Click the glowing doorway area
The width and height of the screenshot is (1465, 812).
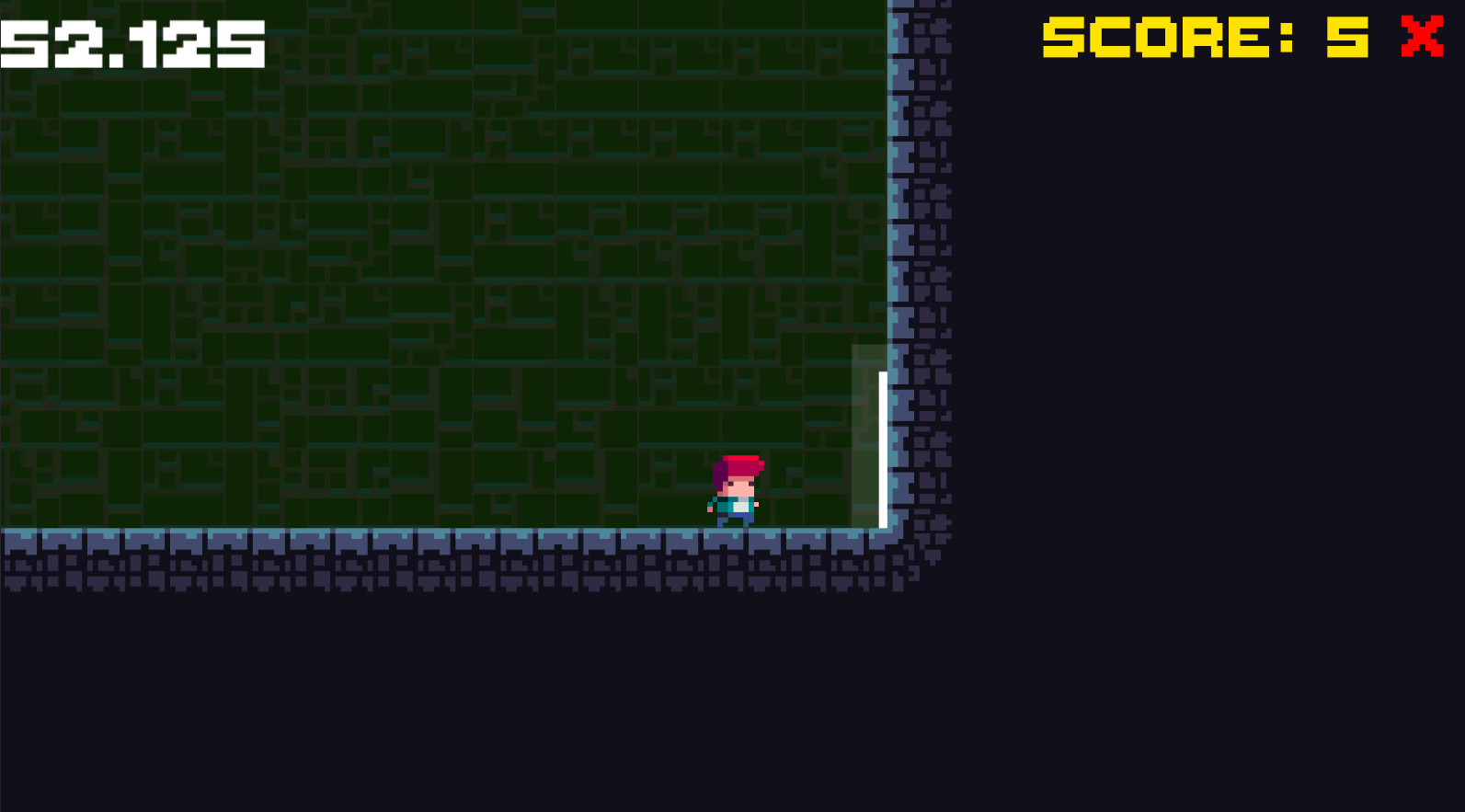(864, 432)
